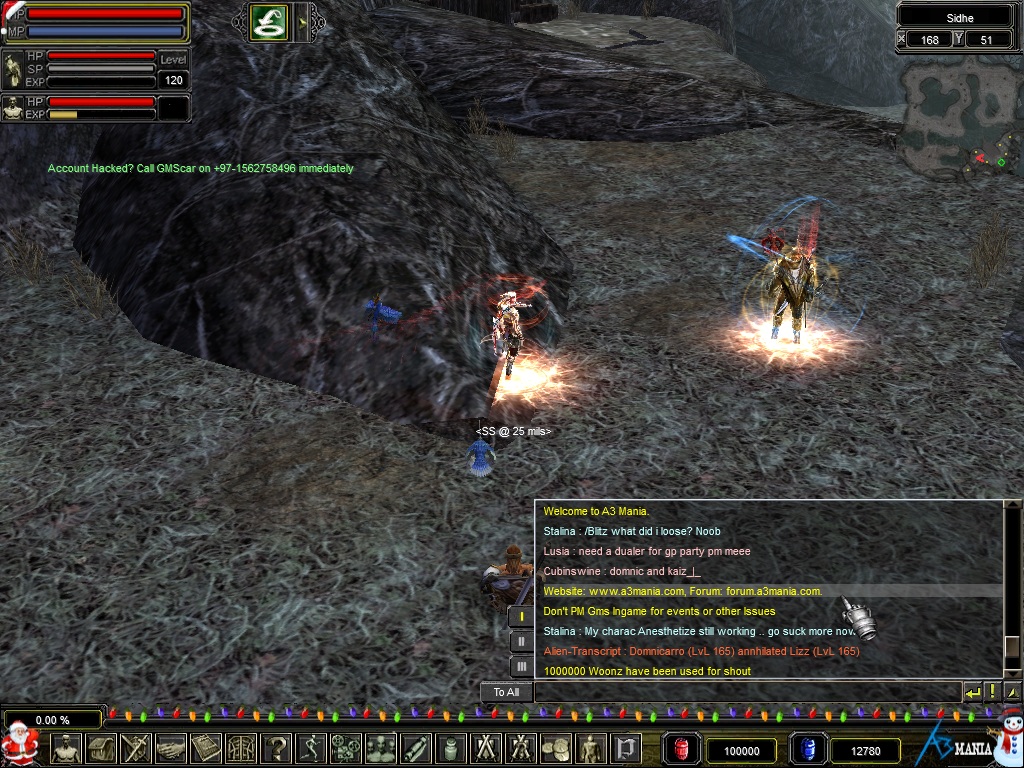Switch to chat tab III
The height and width of the screenshot is (768, 1024).
tap(522, 665)
